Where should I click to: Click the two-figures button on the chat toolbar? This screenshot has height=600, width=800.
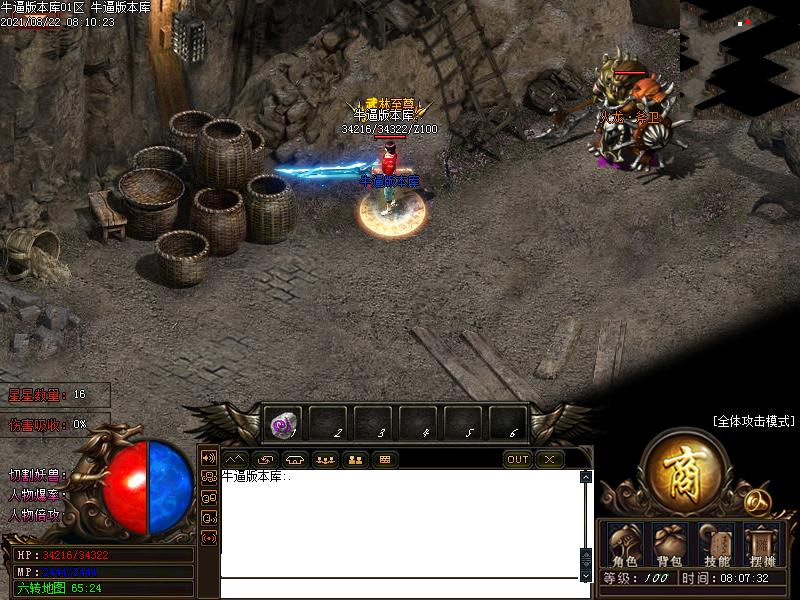click(354, 460)
